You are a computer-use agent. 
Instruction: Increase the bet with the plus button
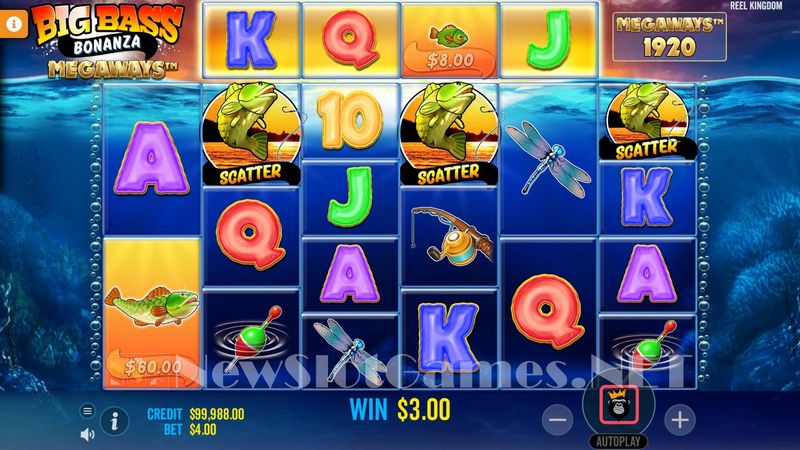pos(679,420)
